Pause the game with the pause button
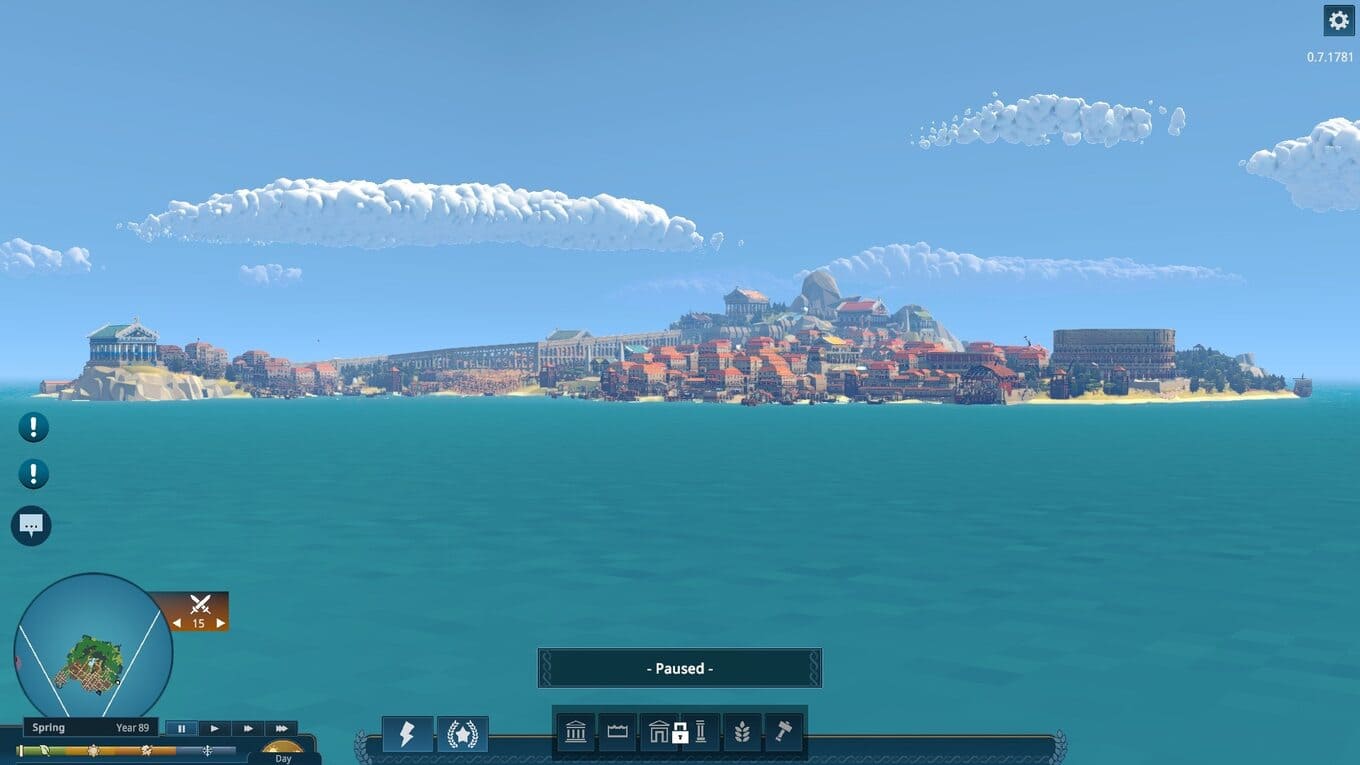 [181, 728]
